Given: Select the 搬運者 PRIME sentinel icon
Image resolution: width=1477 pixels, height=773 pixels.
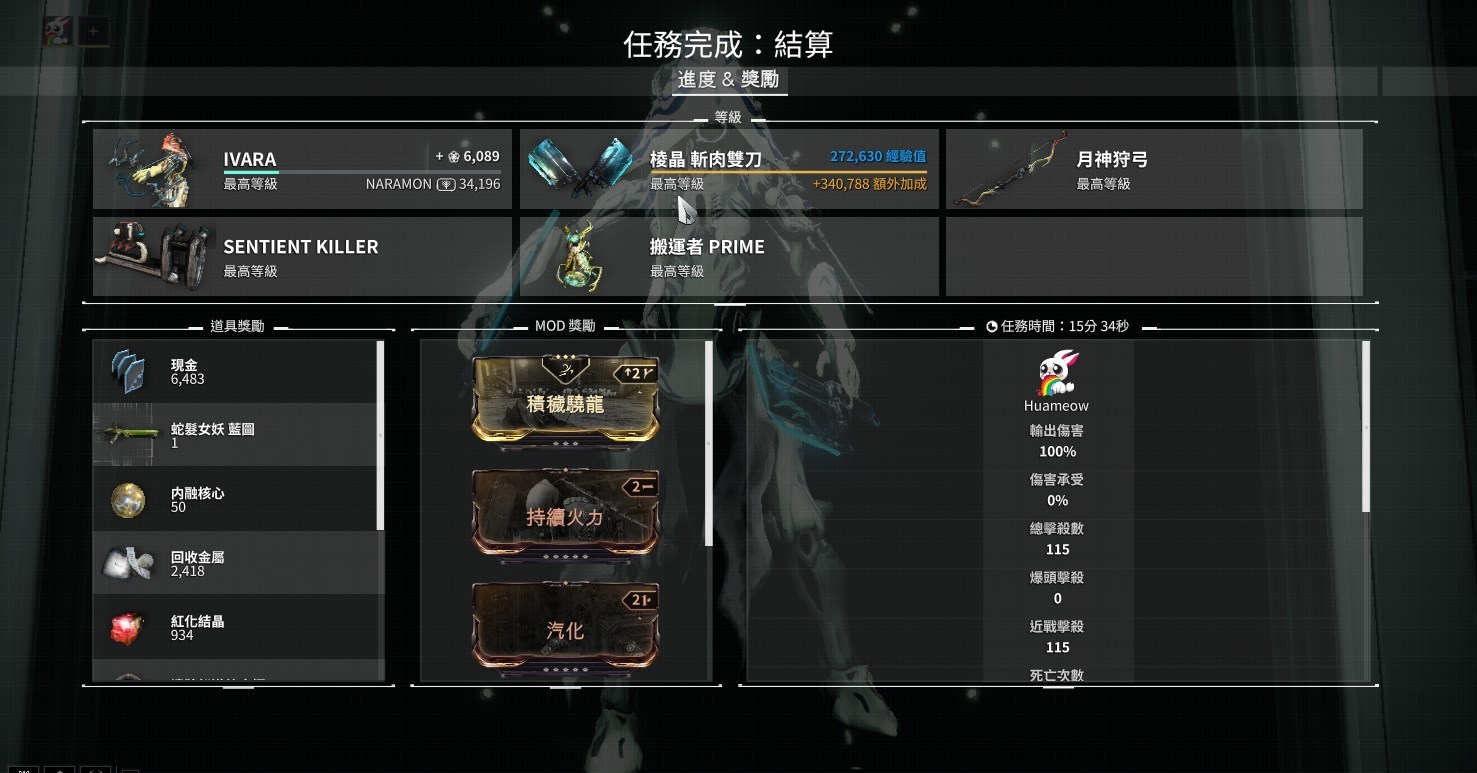Looking at the screenshot, I should click(x=580, y=255).
